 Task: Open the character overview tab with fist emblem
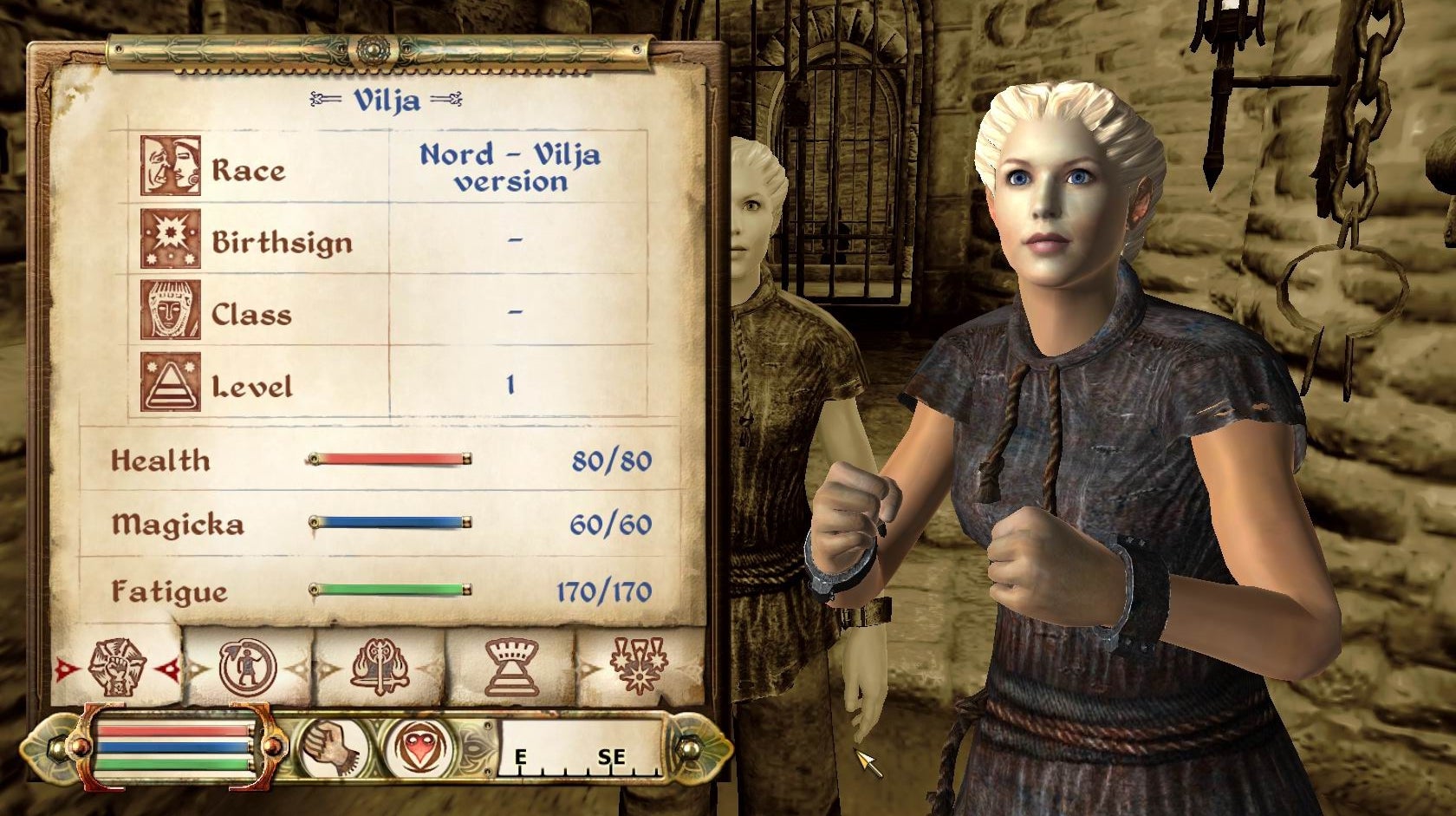tap(118, 667)
